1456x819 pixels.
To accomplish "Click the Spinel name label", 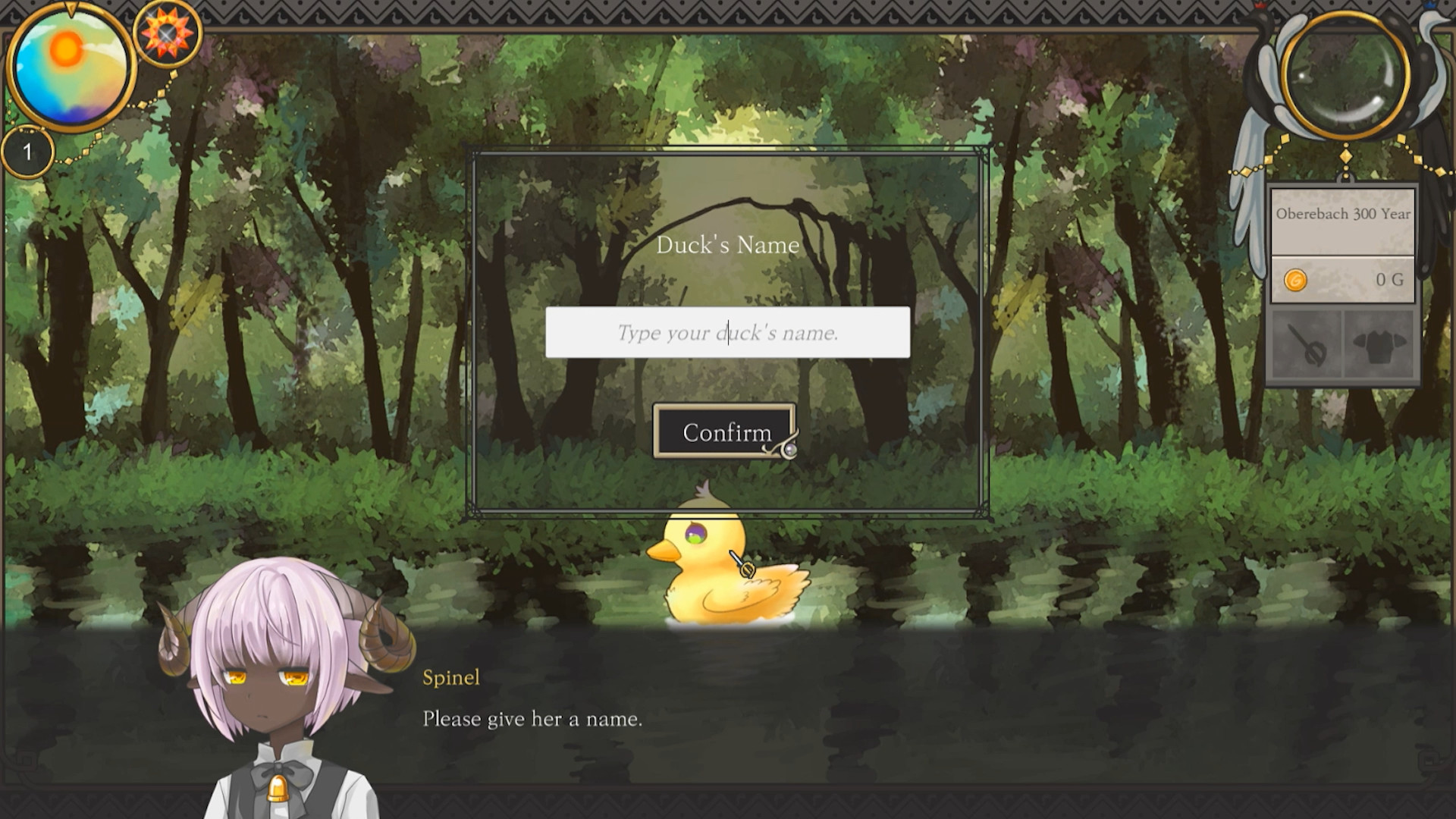I will pos(451,679).
